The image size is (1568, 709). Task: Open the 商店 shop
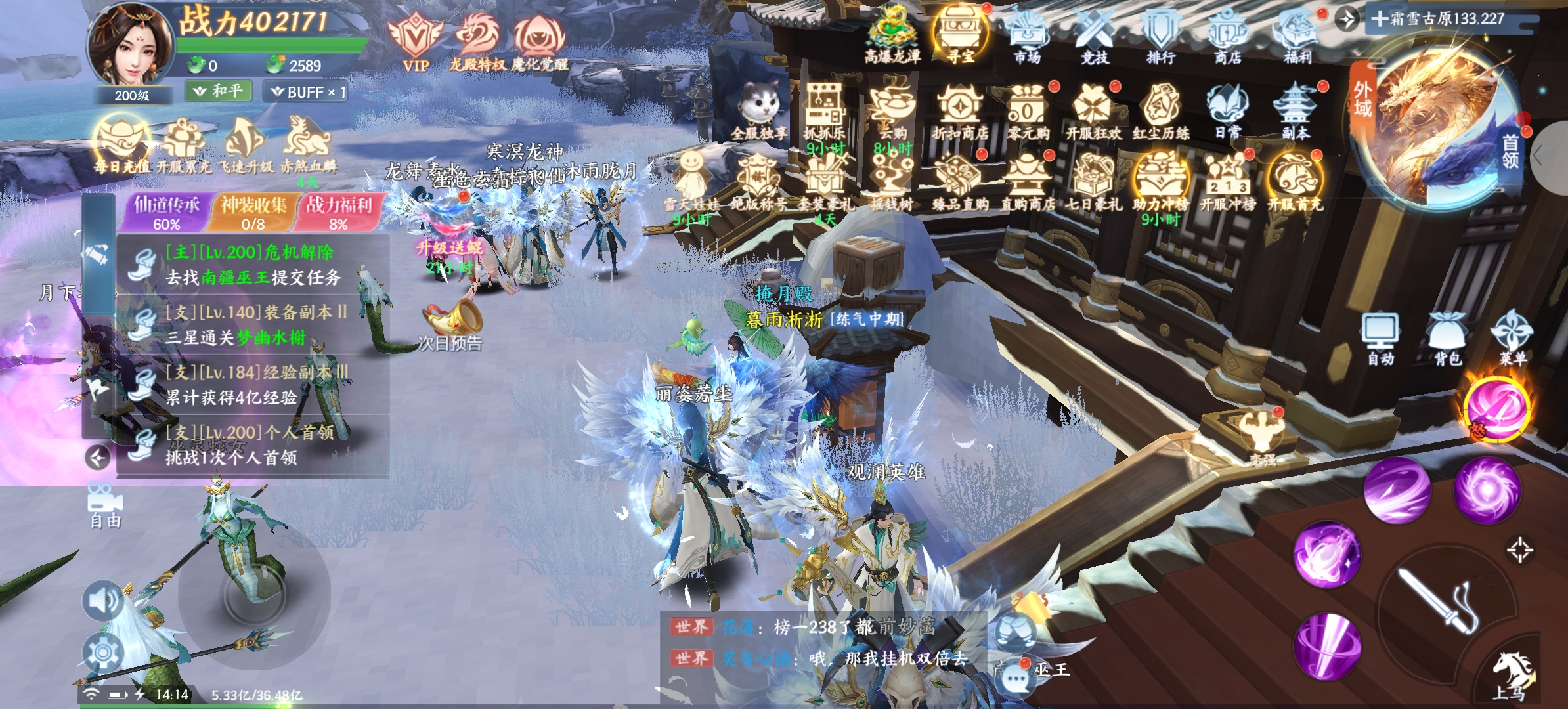click(1227, 36)
